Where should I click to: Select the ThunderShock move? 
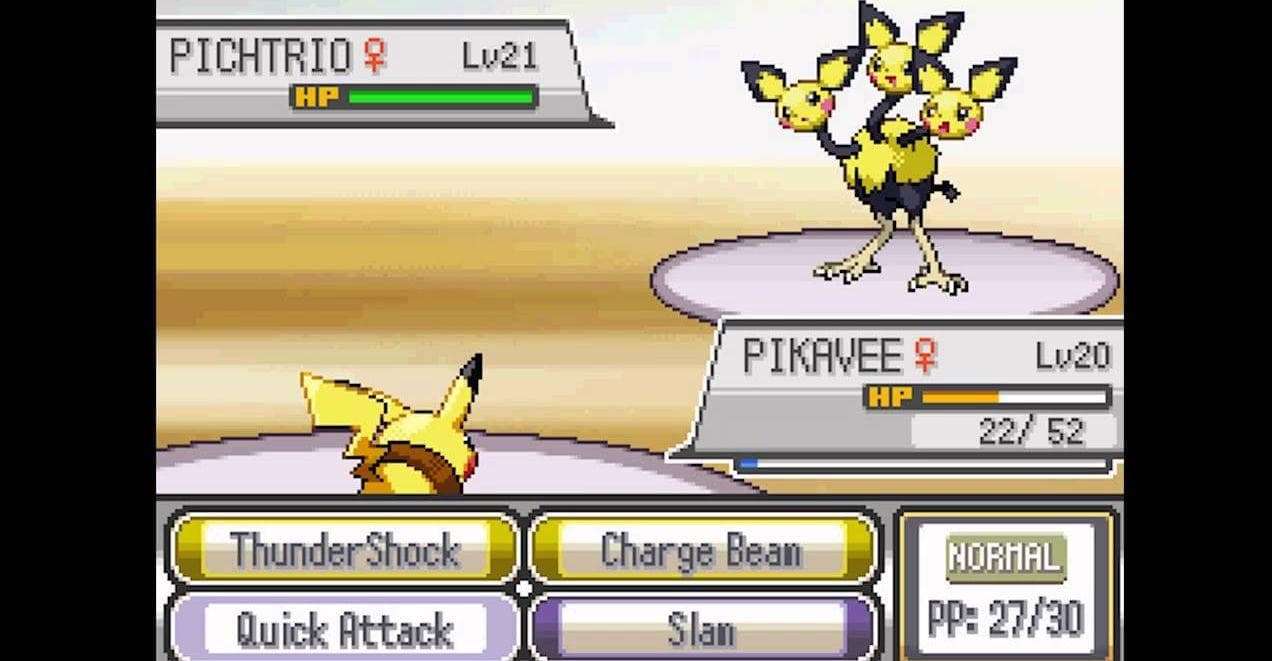[343, 549]
